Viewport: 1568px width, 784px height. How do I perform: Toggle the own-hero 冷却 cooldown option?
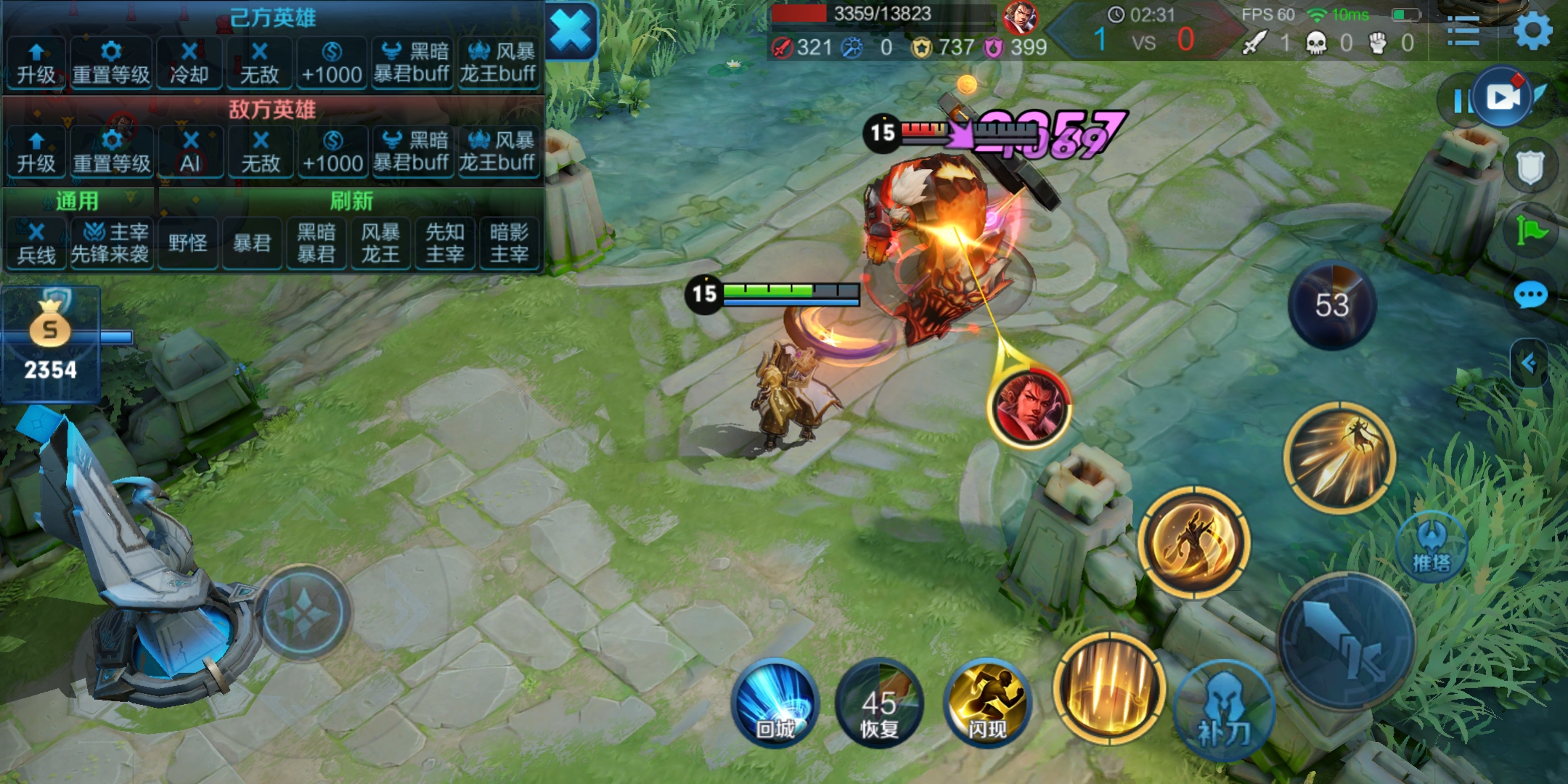(x=189, y=64)
